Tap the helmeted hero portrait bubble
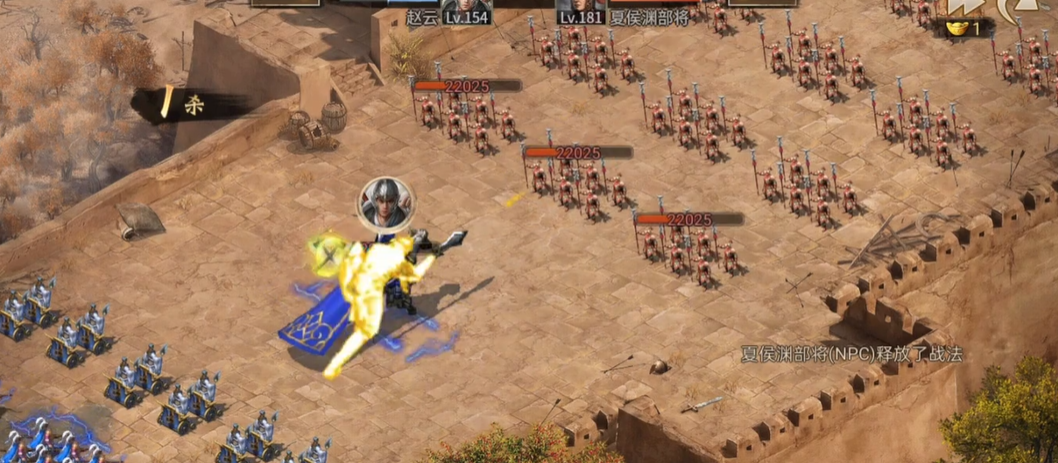1058x463 pixels. point(386,203)
